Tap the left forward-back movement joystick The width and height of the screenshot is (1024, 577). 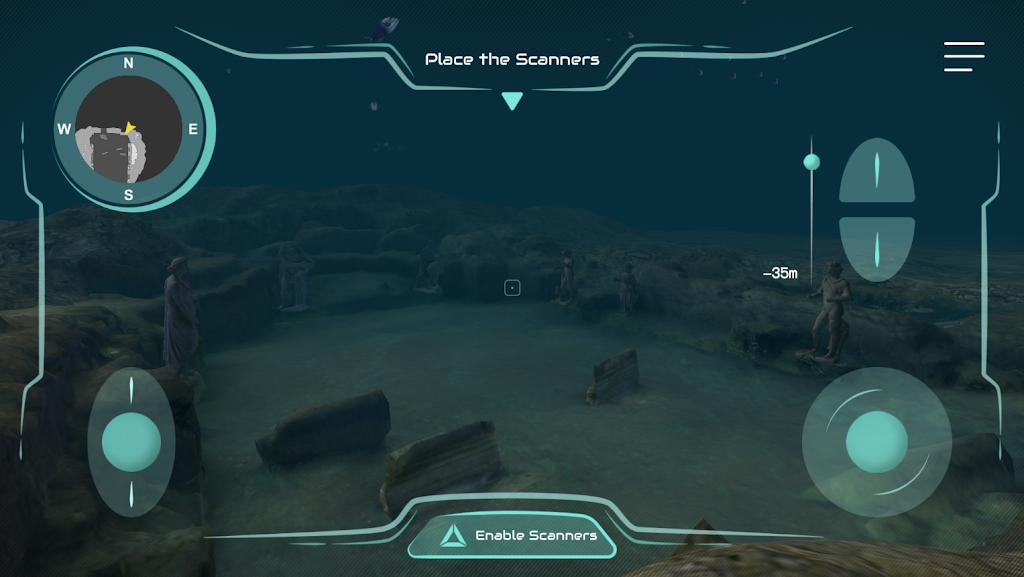point(131,441)
